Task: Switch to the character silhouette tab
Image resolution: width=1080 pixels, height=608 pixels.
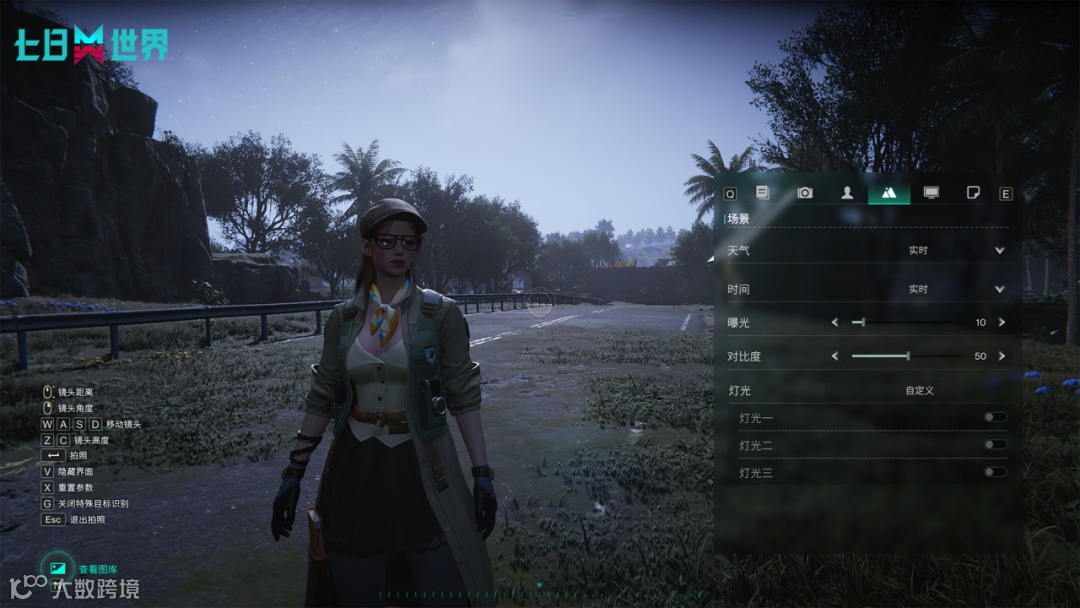Action: click(847, 193)
